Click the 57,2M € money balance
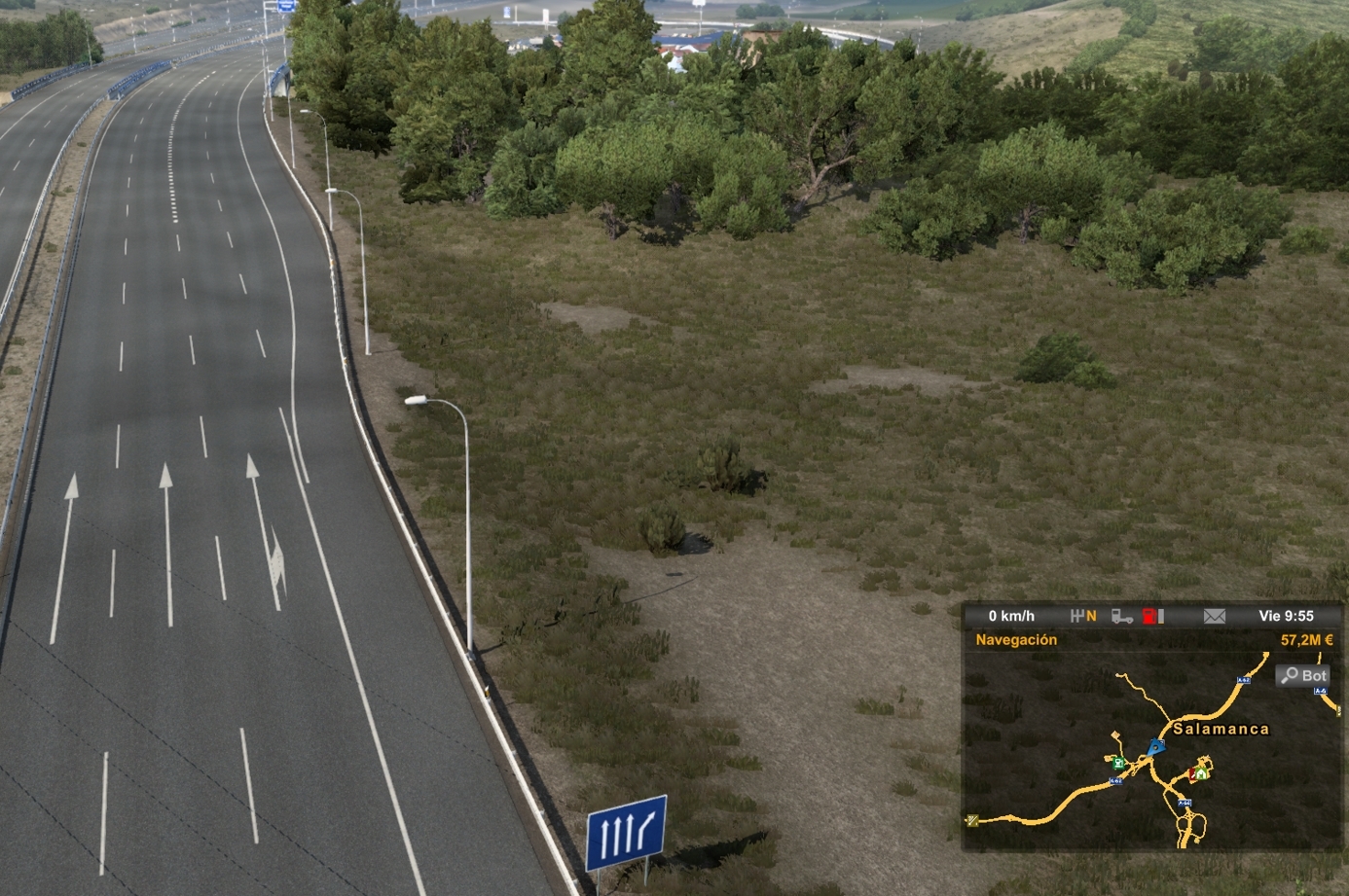 coord(1308,639)
